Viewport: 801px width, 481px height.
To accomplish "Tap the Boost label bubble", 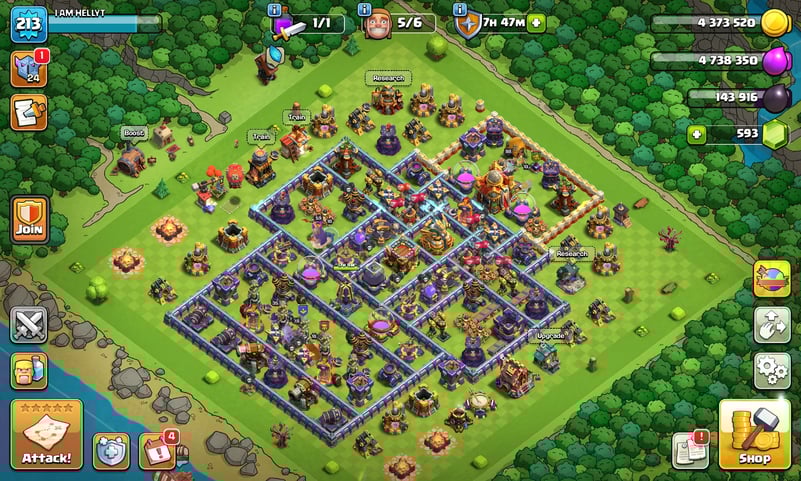I will click(134, 132).
